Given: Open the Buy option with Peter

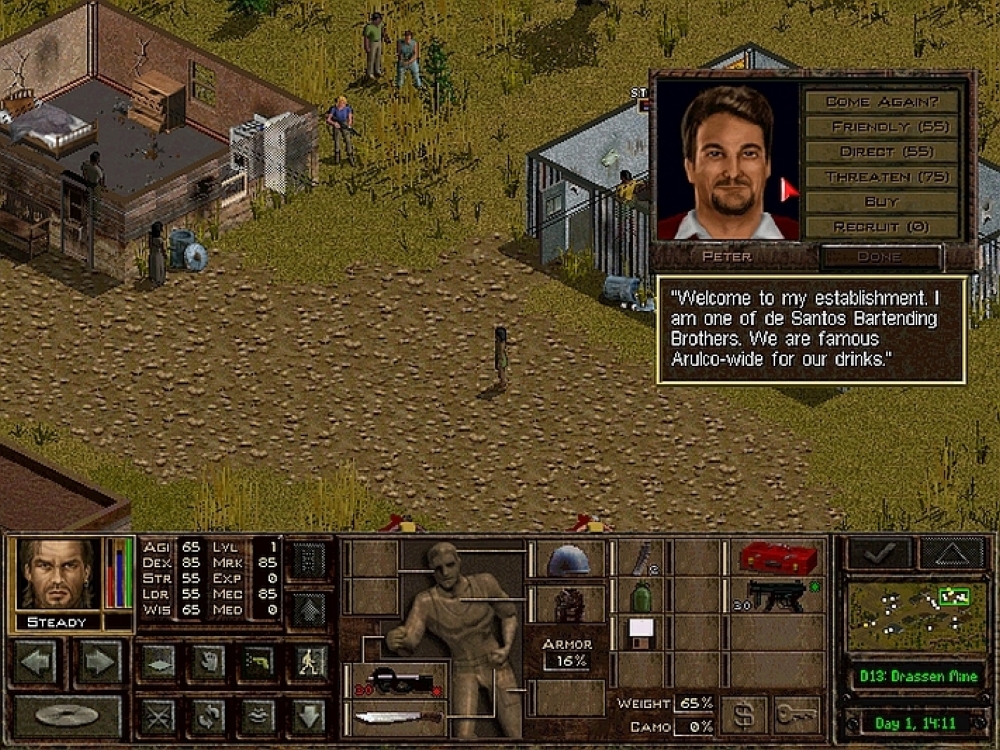Looking at the screenshot, I should click(881, 202).
